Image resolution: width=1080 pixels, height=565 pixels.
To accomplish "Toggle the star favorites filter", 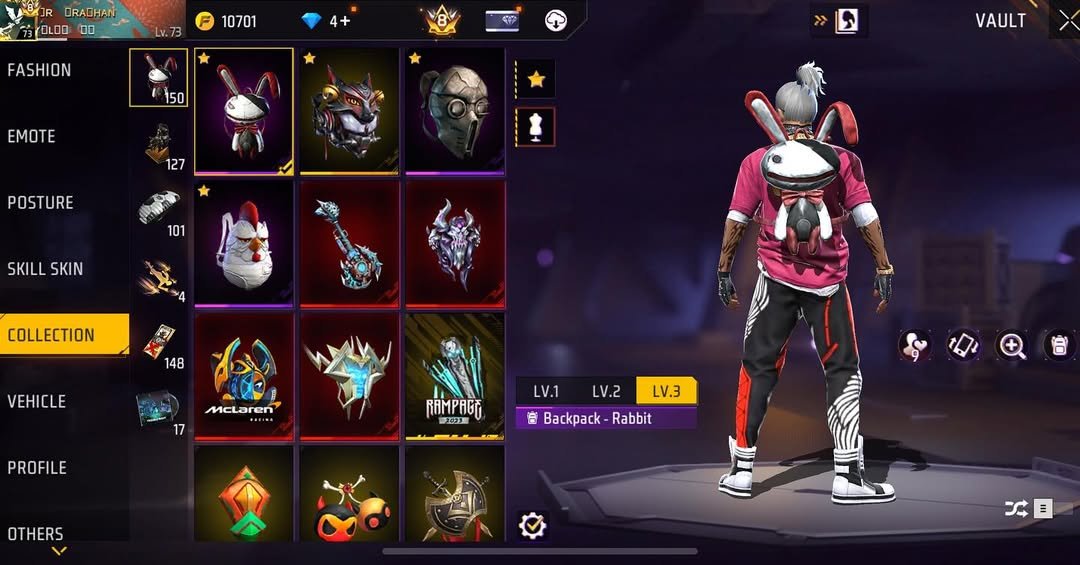I will pos(536,79).
